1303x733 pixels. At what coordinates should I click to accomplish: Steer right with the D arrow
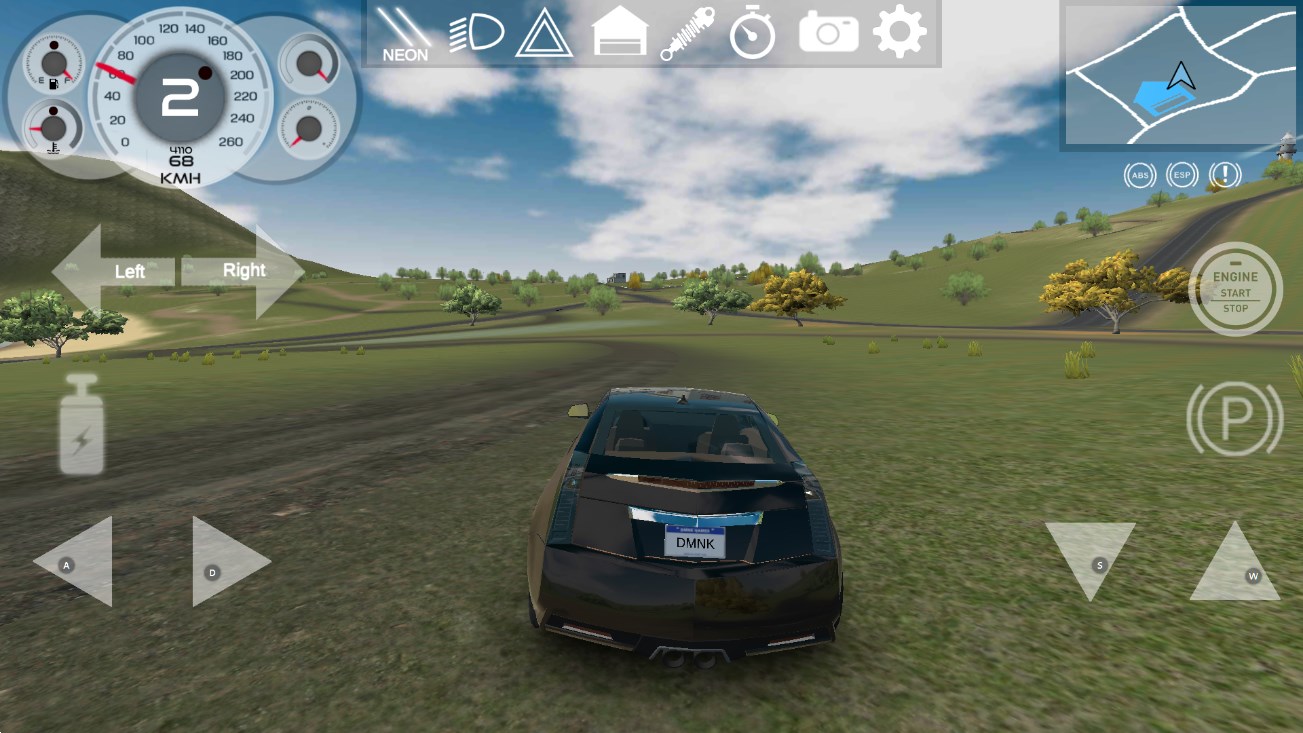pos(226,563)
